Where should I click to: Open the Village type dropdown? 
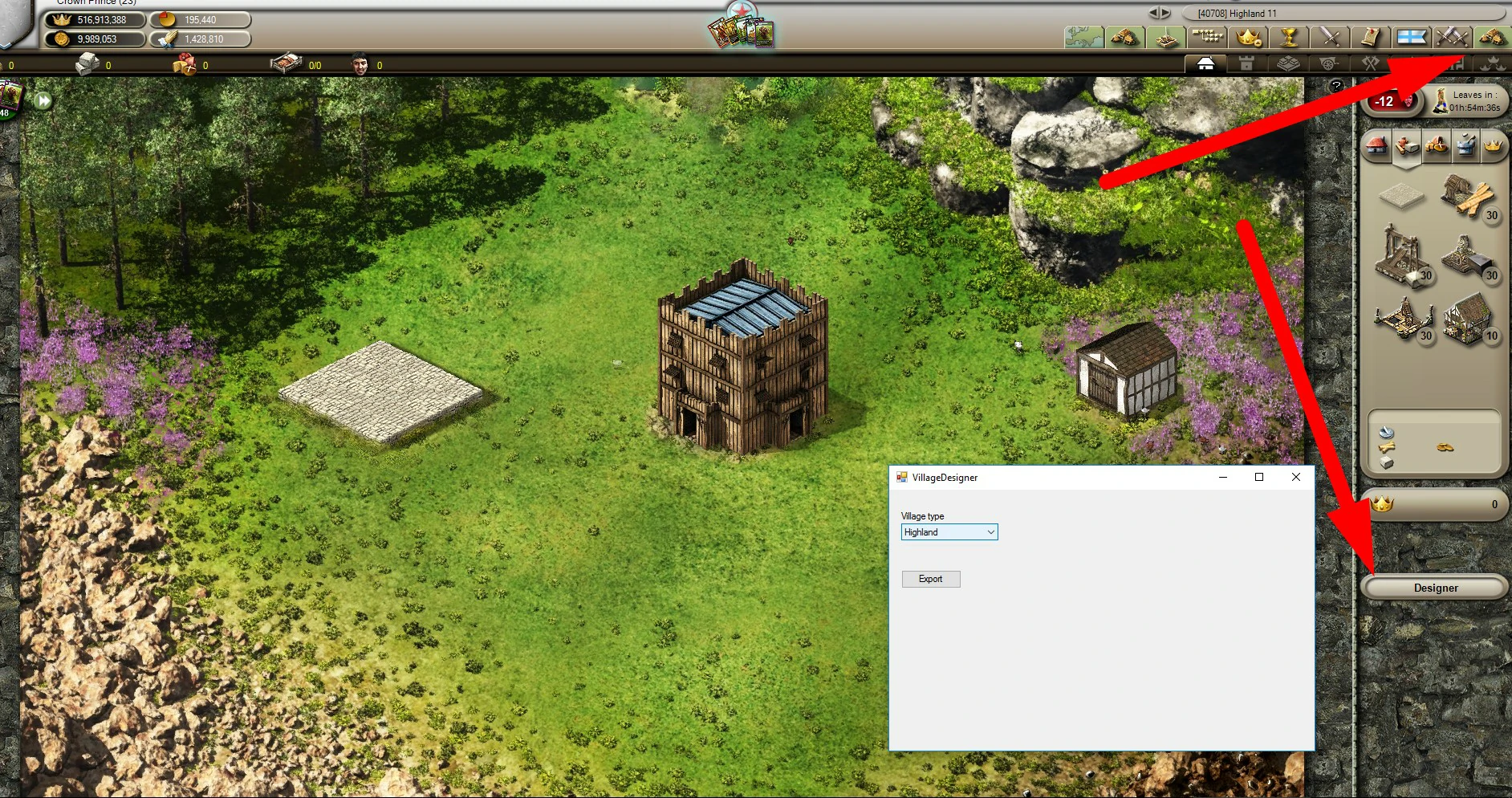pos(990,532)
